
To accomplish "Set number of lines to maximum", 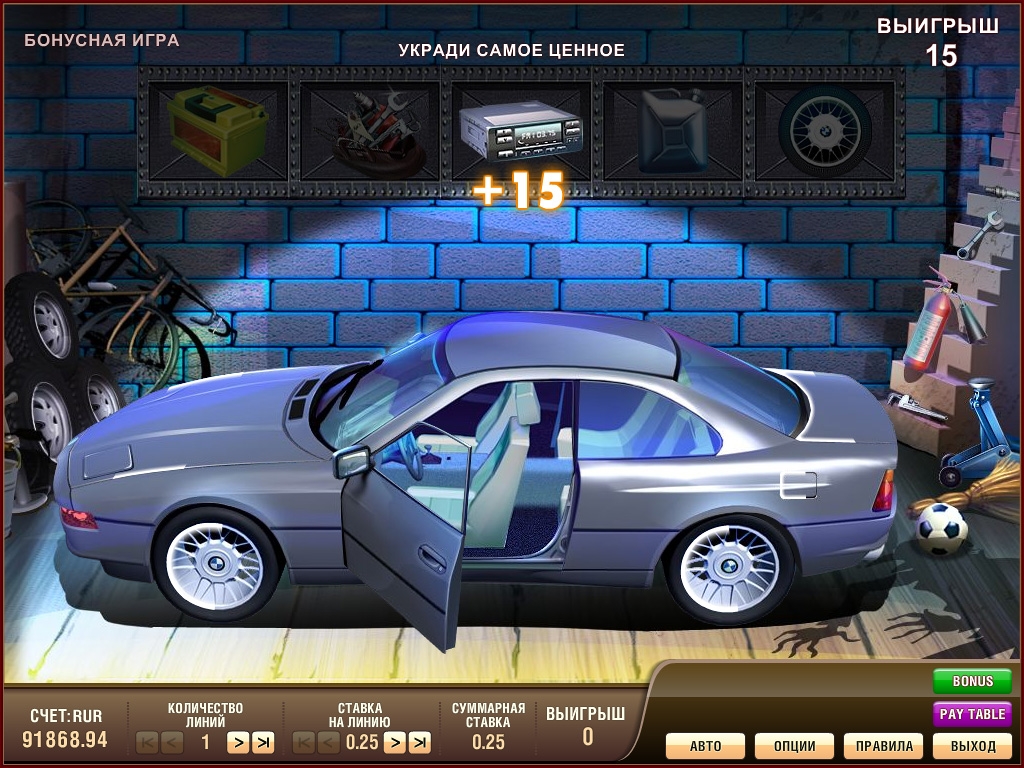I will 263,742.
